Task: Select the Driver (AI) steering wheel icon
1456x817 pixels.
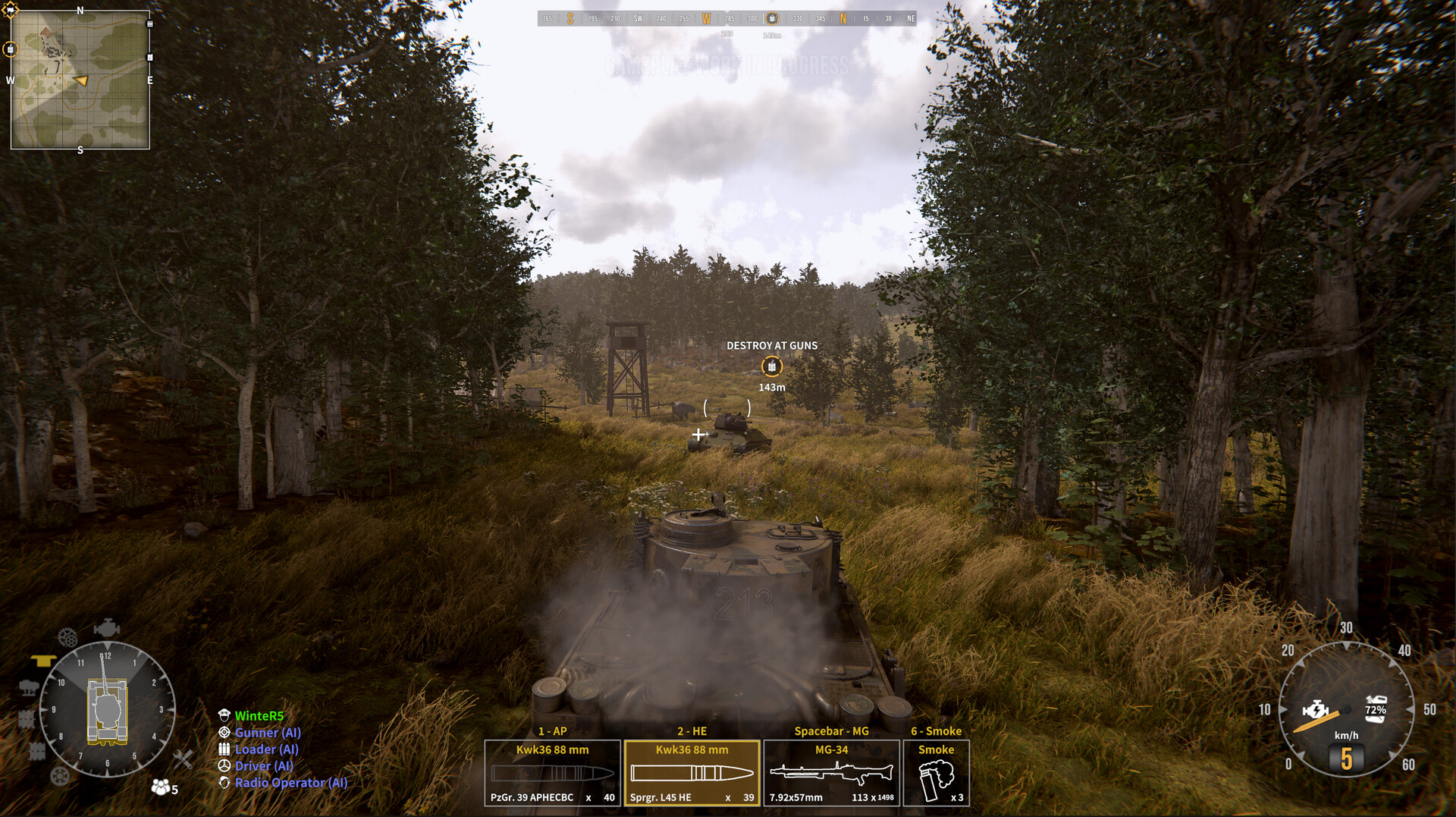Action: pos(224,766)
